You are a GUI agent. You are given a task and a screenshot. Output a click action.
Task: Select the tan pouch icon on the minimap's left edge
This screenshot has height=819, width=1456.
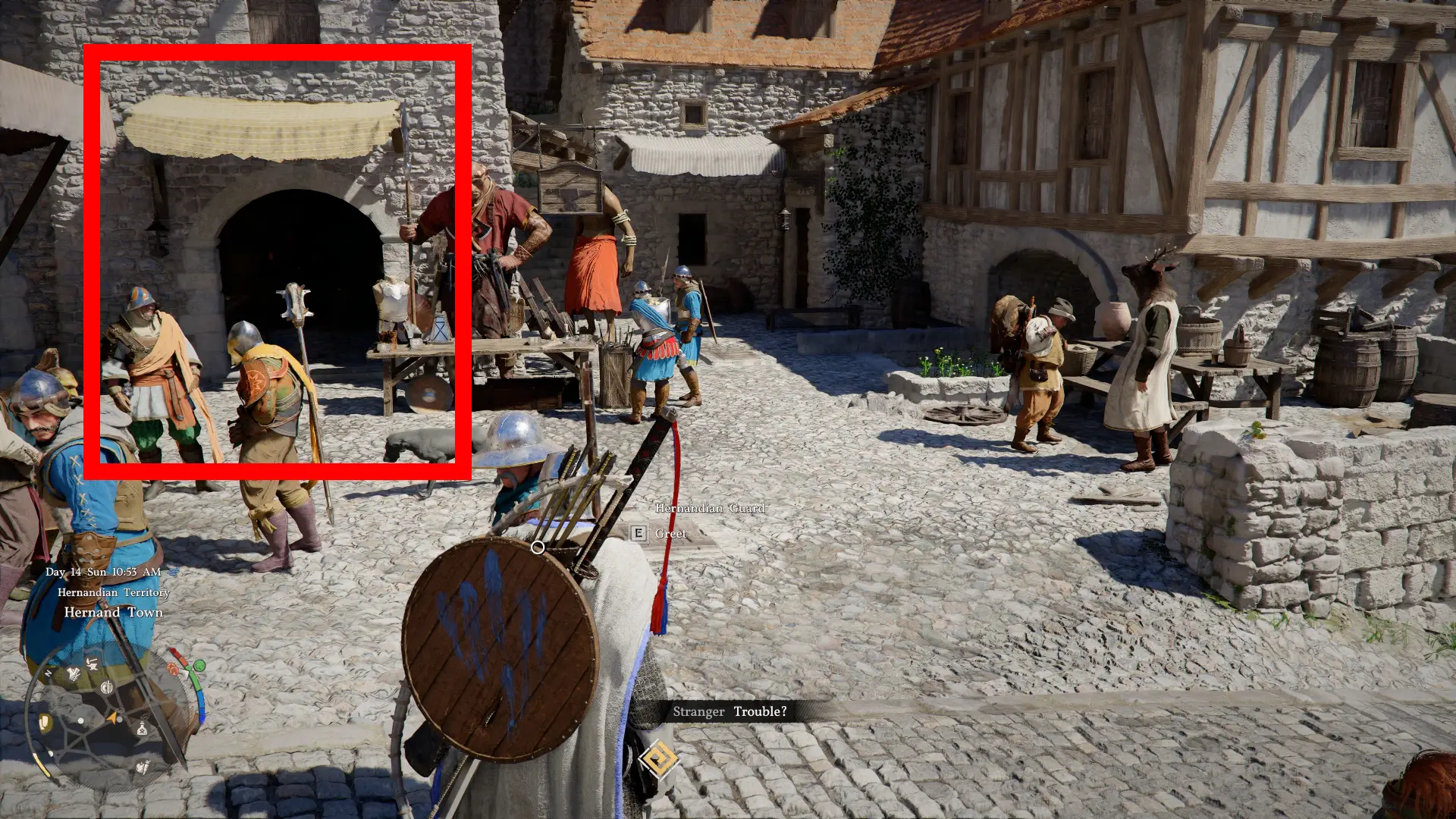(44, 722)
